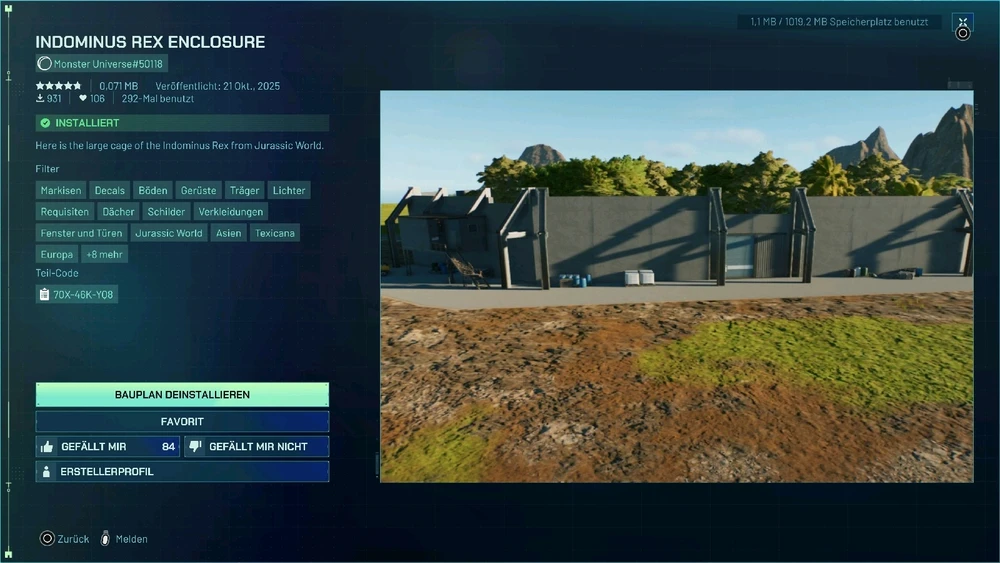View the enclosure preview image
The height and width of the screenshot is (563, 1000).
tap(676, 286)
